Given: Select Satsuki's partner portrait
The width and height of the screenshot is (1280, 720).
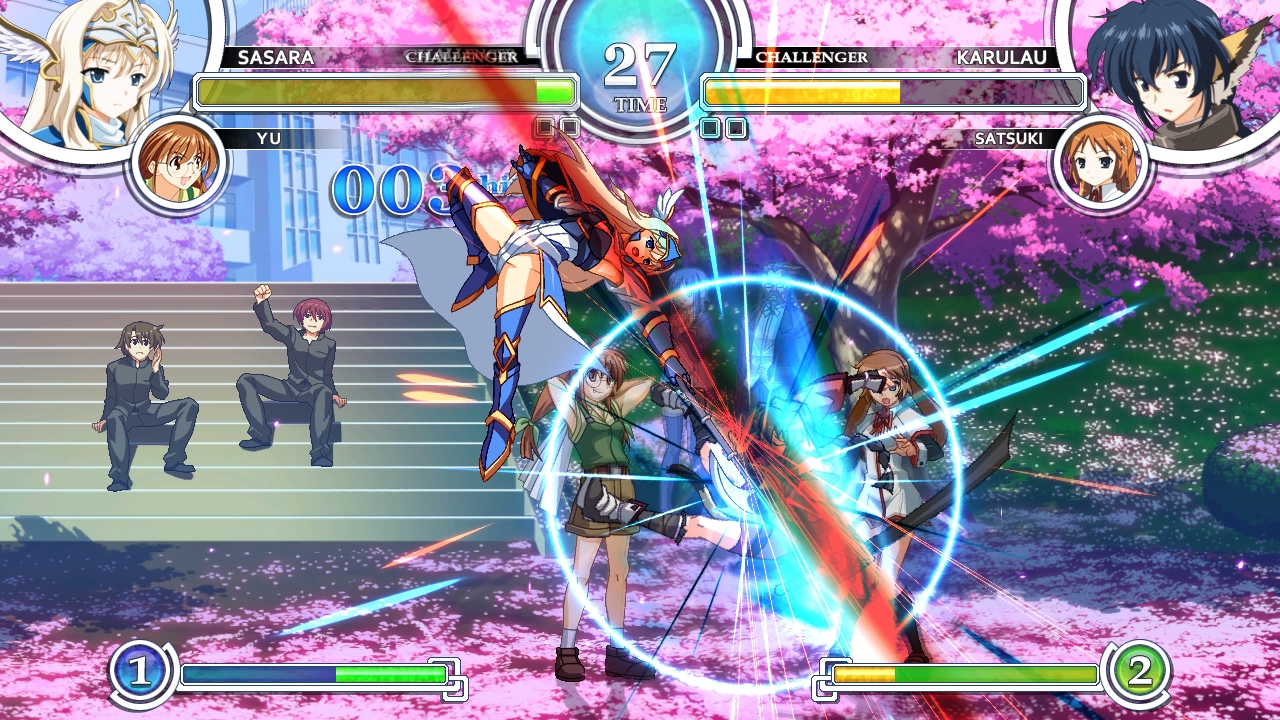Looking at the screenshot, I should [x=1100, y=163].
